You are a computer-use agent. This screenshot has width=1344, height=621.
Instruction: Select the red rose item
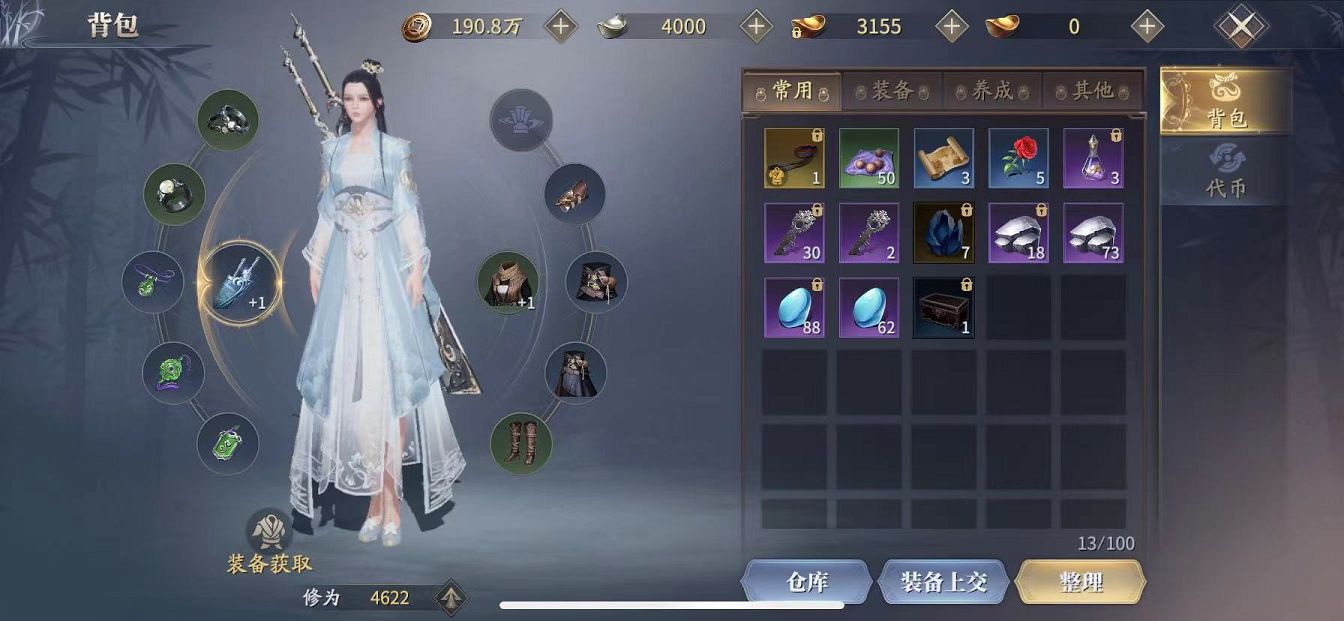1019,158
